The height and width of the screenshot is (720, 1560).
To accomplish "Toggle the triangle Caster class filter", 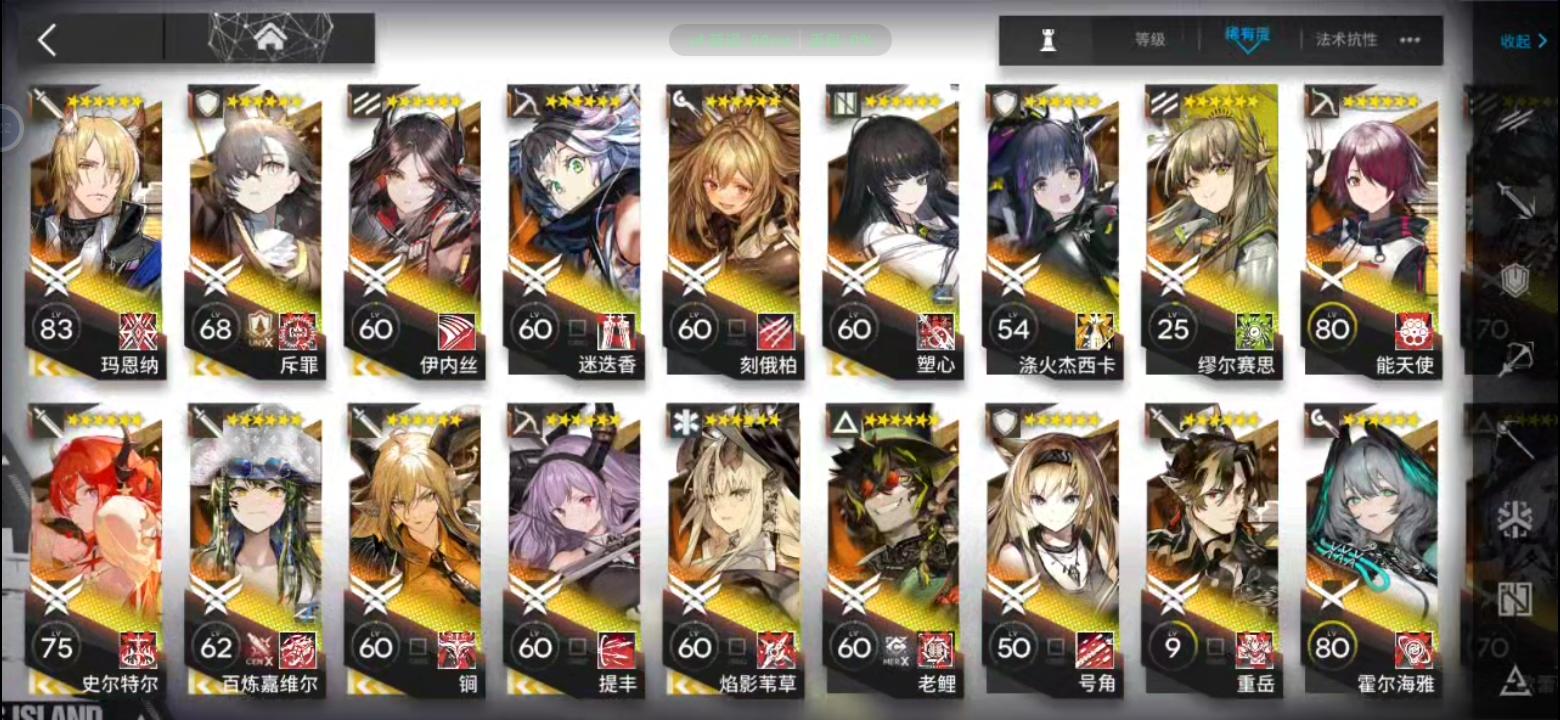I will (1514, 680).
